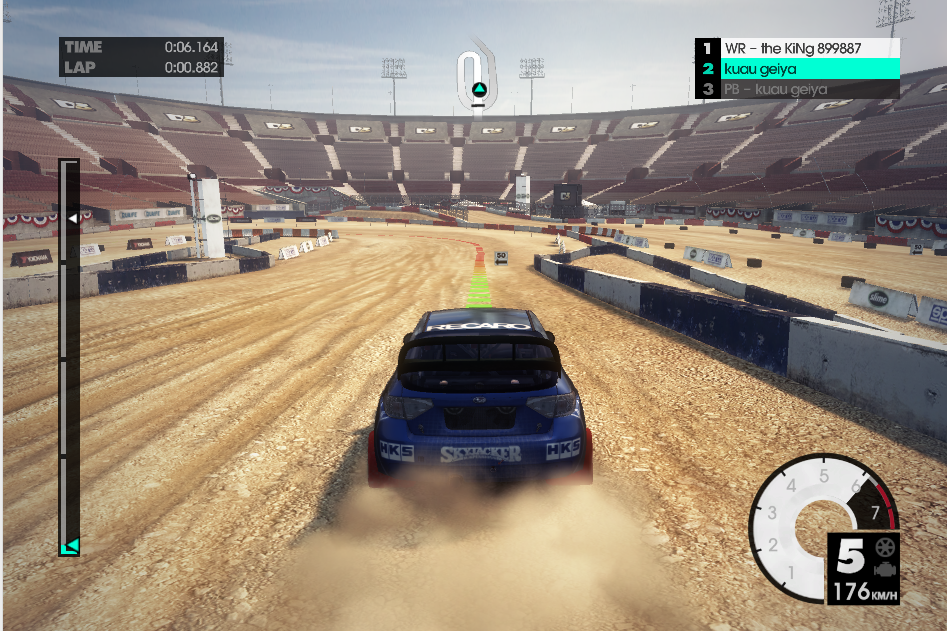Click the engine damage indicator icon

(885, 570)
